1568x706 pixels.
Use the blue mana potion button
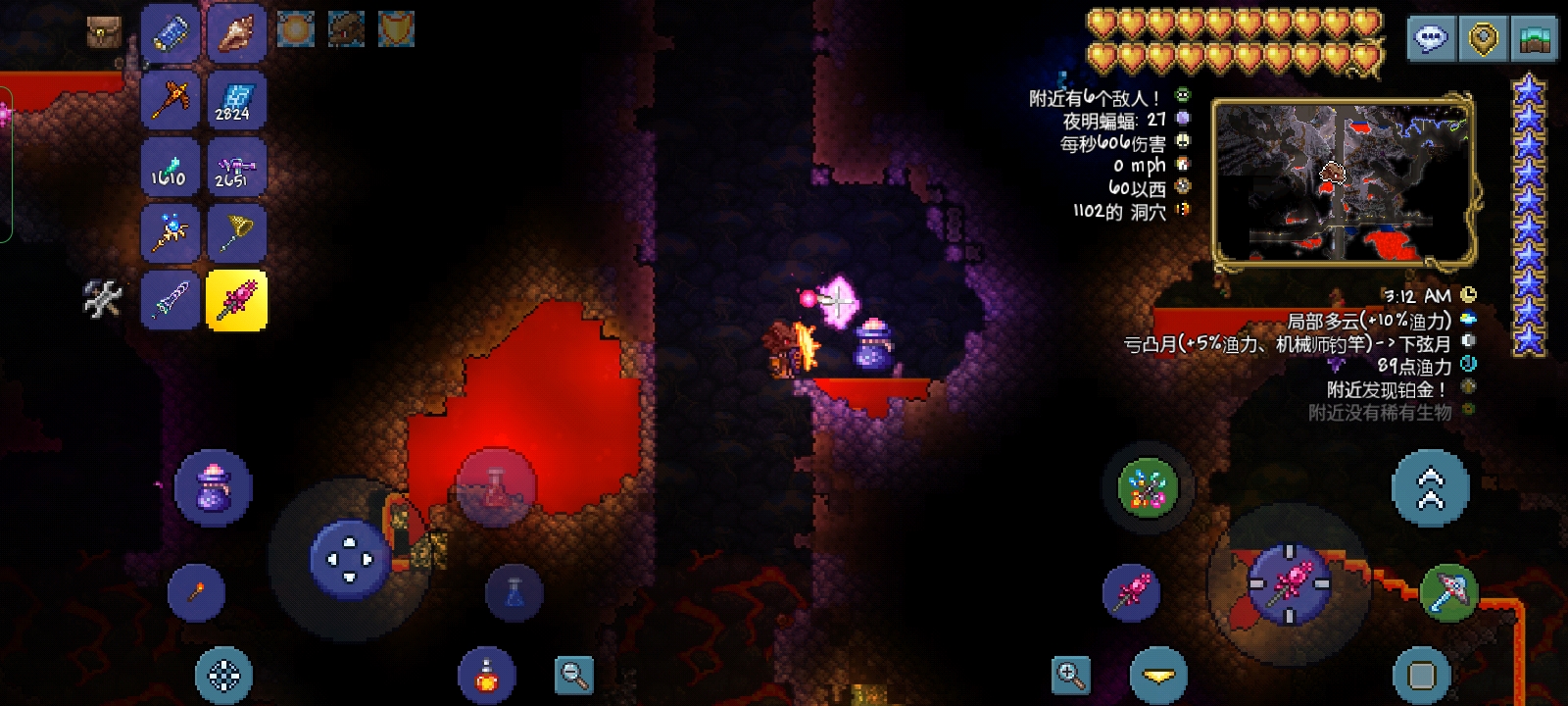(514, 592)
